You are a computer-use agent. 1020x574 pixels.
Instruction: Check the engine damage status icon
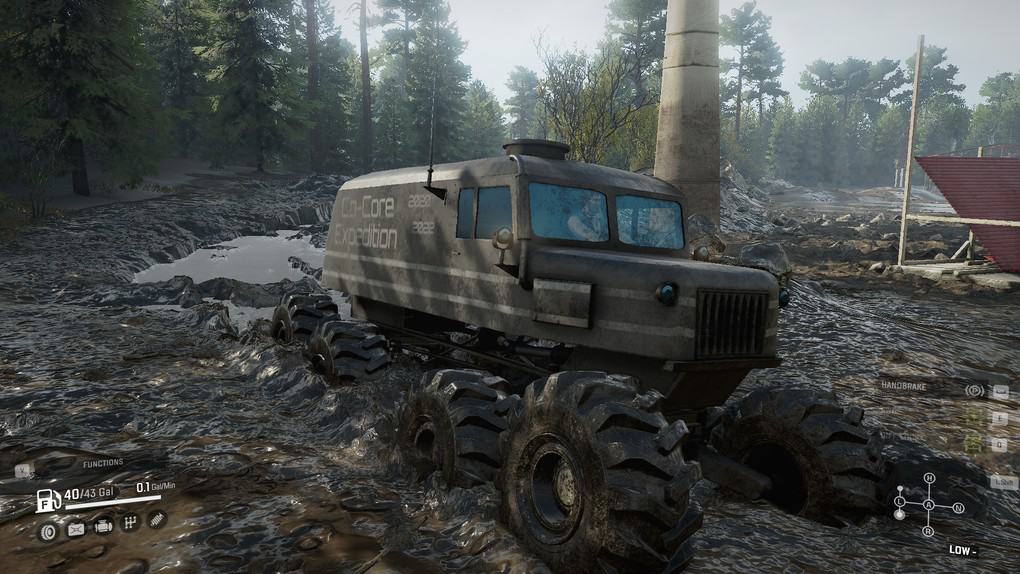(x=103, y=526)
